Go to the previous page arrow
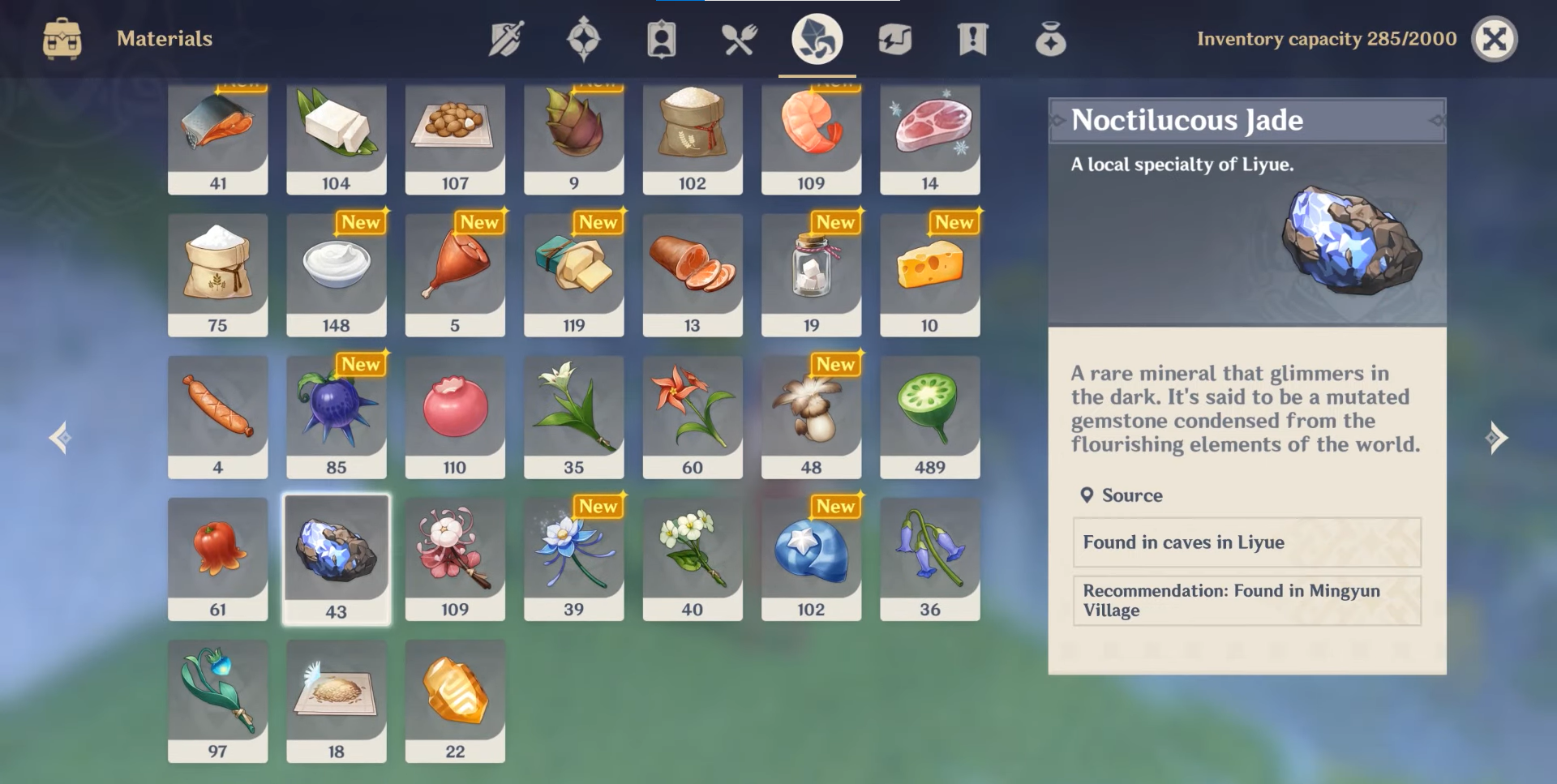The height and width of the screenshot is (784, 1557). (60, 438)
